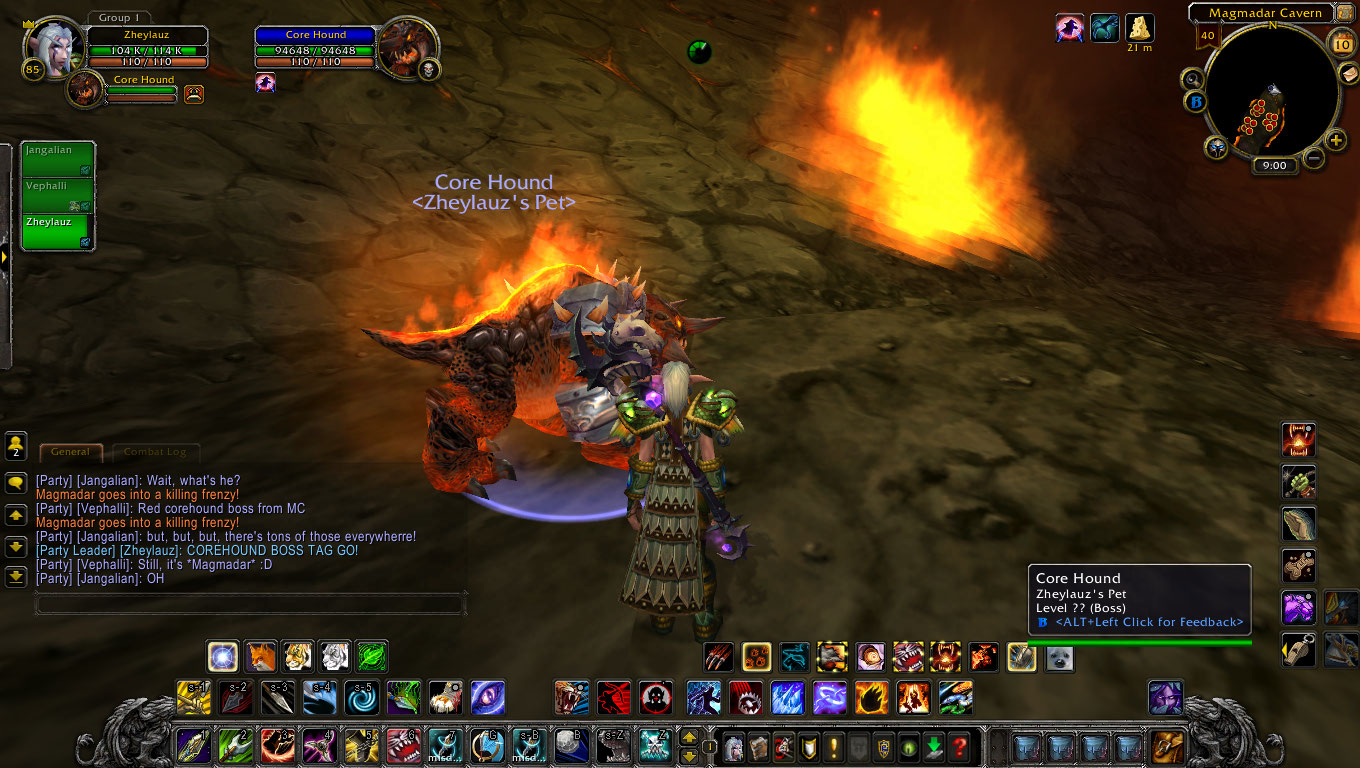Screen dimensions: 1360x768
Task: Open the world map button beside the zone name
Action: [1345, 13]
